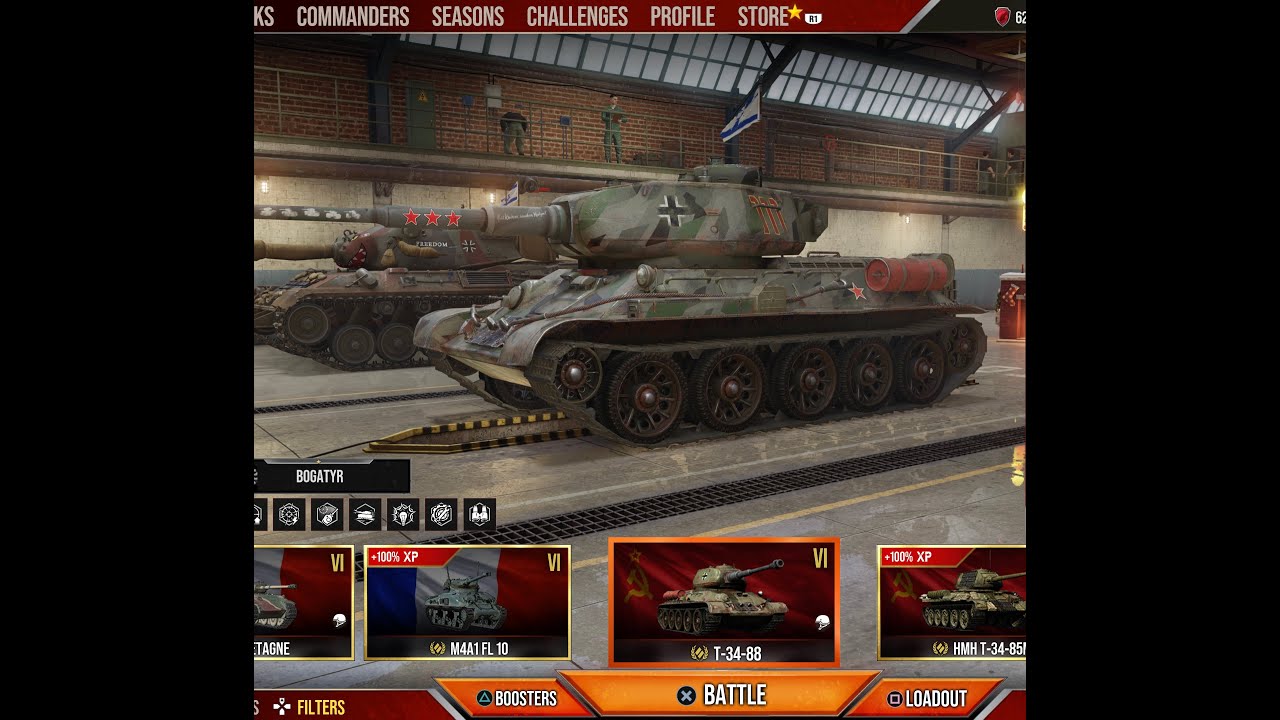
Task: Open tank Filters
Action: [310, 707]
